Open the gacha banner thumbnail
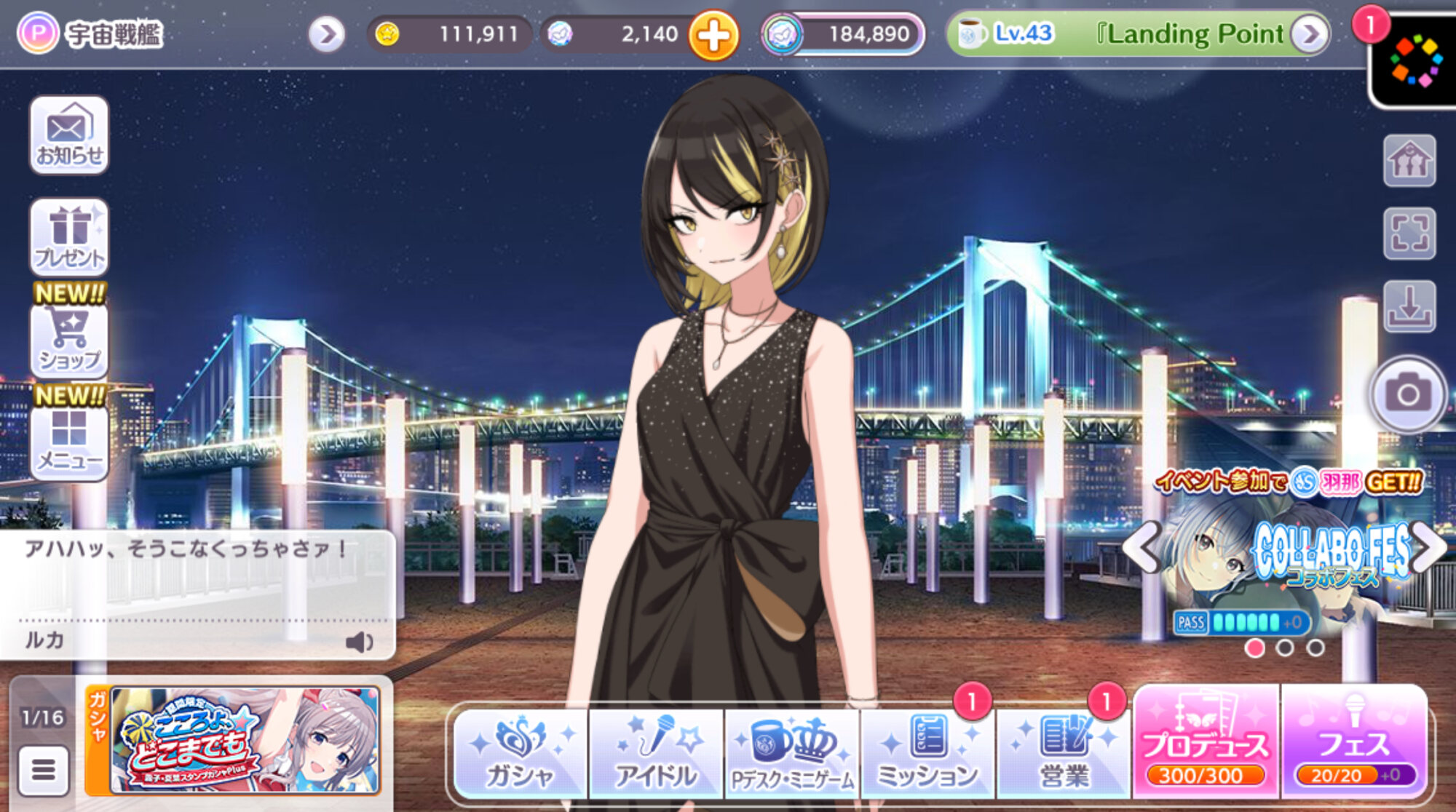Viewport: 1456px width, 812px height. pyautogui.click(x=245, y=740)
